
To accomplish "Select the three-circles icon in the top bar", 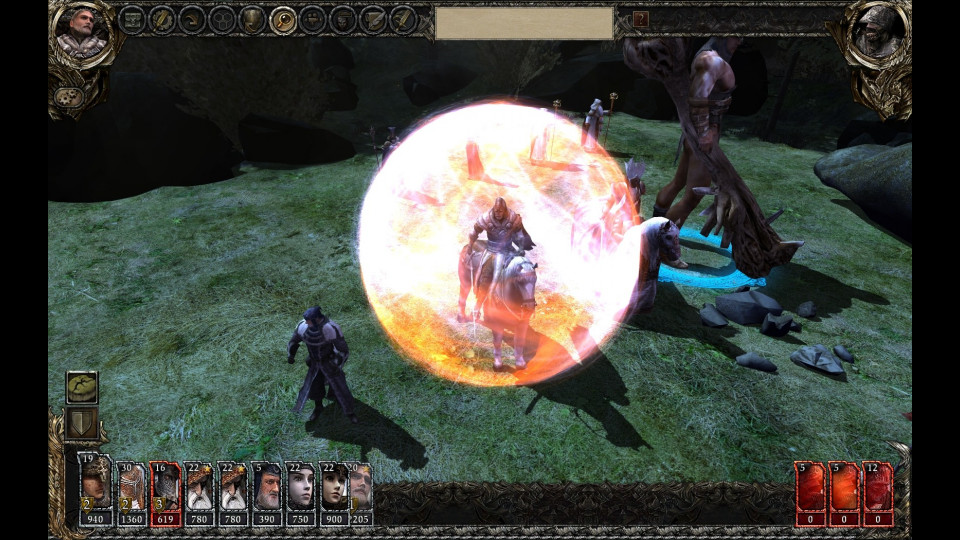I will [223, 19].
